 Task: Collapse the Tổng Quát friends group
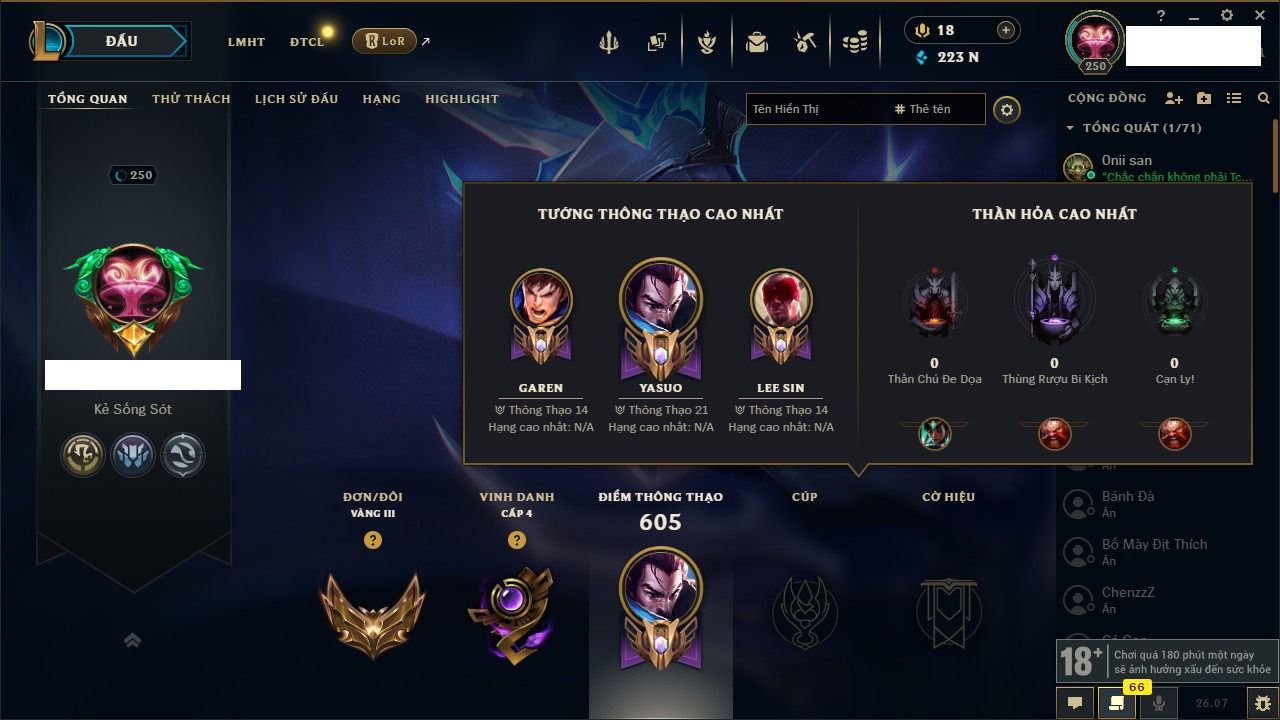tap(1070, 128)
